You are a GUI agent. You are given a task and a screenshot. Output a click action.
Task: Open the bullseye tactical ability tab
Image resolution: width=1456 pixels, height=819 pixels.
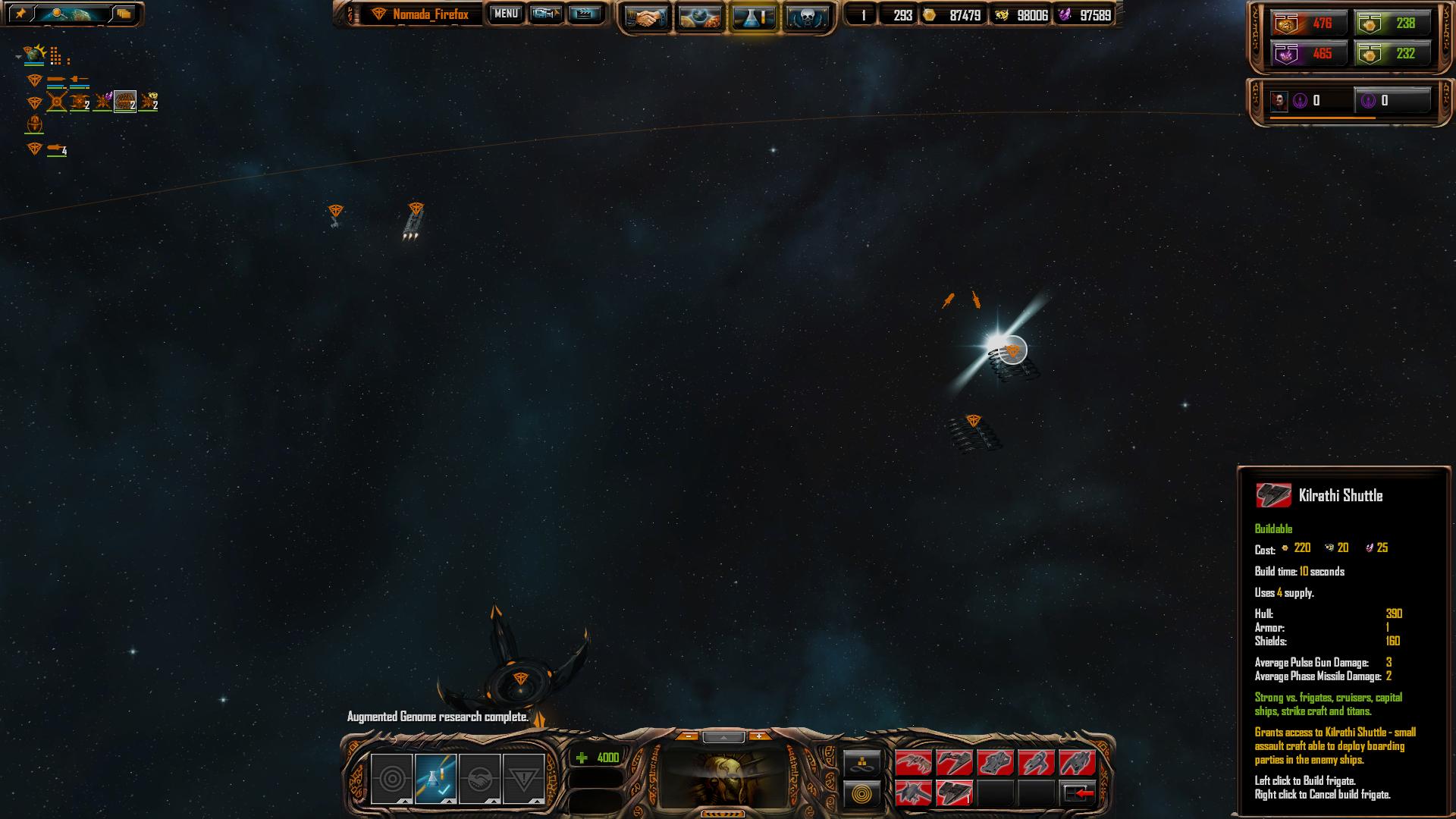(x=391, y=779)
